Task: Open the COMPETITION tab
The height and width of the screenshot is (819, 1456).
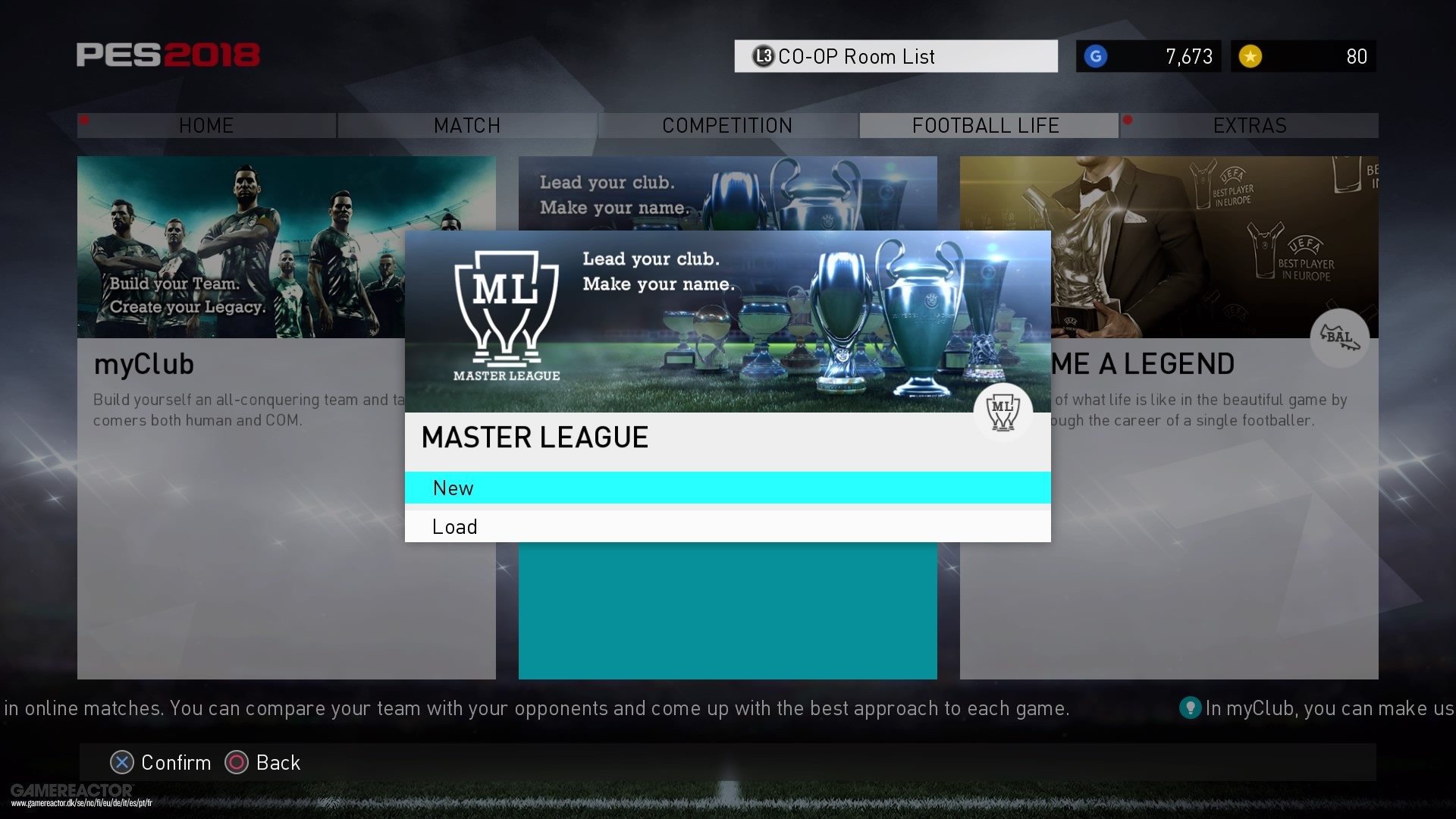Action: click(726, 125)
